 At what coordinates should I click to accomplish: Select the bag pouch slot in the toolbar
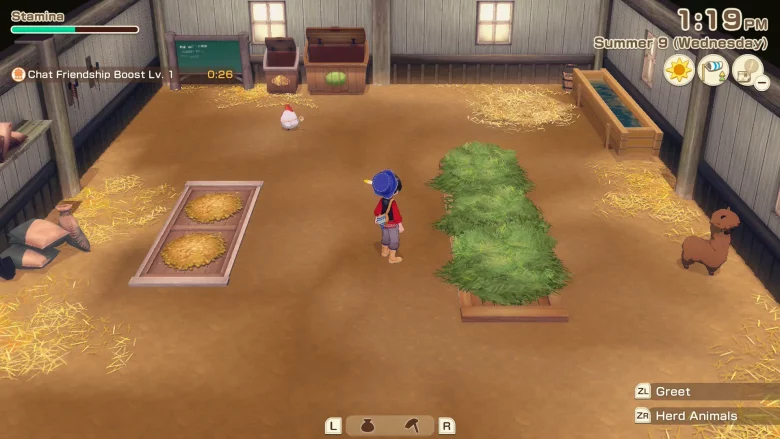click(x=367, y=426)
